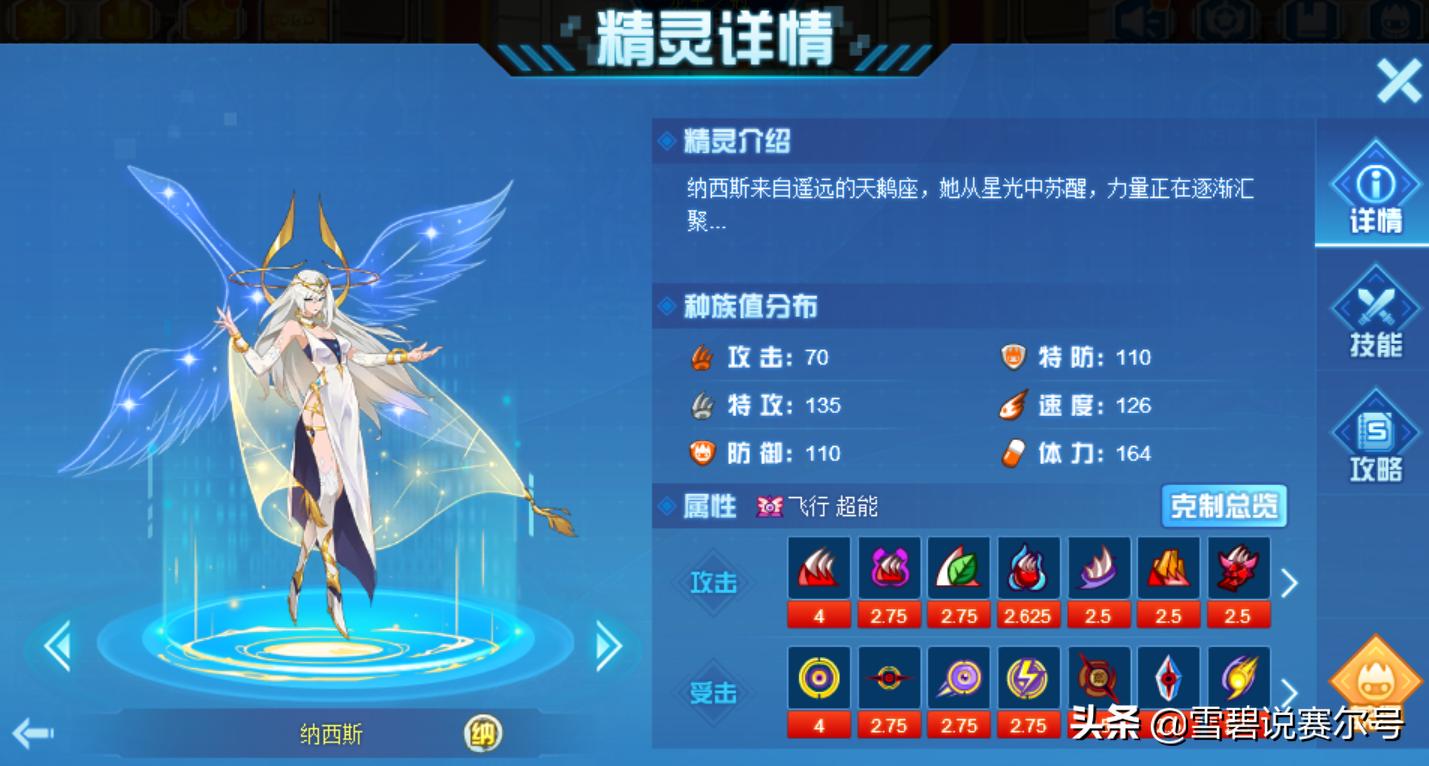Screen dimensions: 1429x766
Task: Select the green grass-type icon in the 攻击 row
Action: 959,570
